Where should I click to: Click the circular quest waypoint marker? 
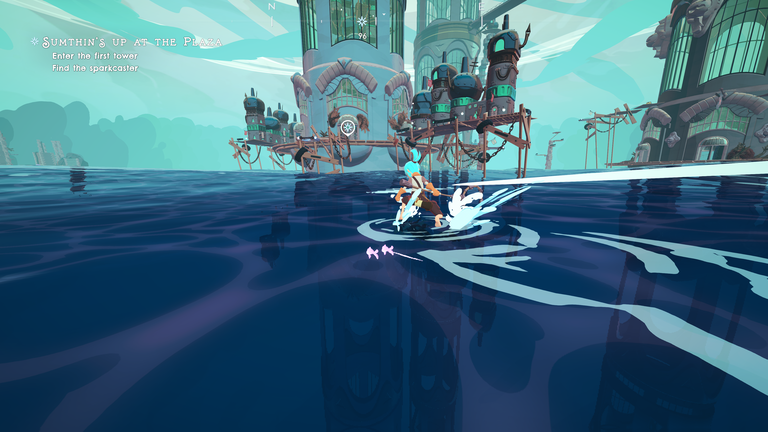point(347,126)
